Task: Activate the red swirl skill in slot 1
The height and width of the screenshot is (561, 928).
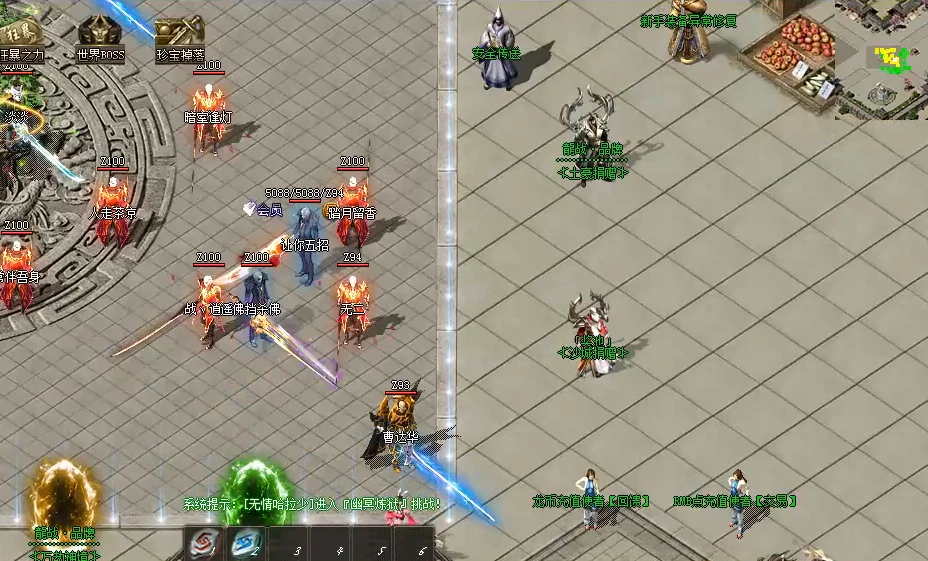Action: pos(203,543)
